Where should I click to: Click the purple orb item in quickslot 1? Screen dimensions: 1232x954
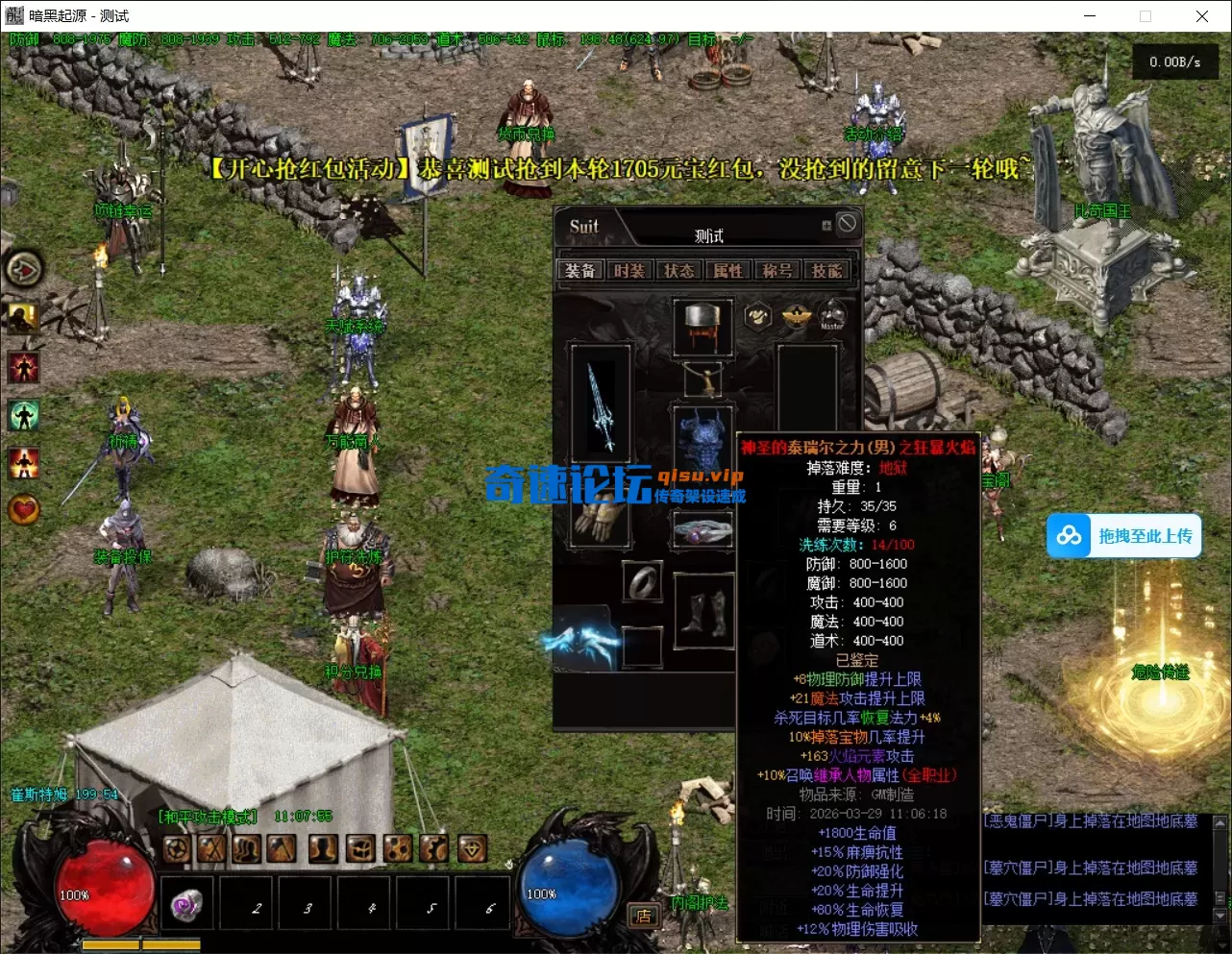(x=186, y=903)
